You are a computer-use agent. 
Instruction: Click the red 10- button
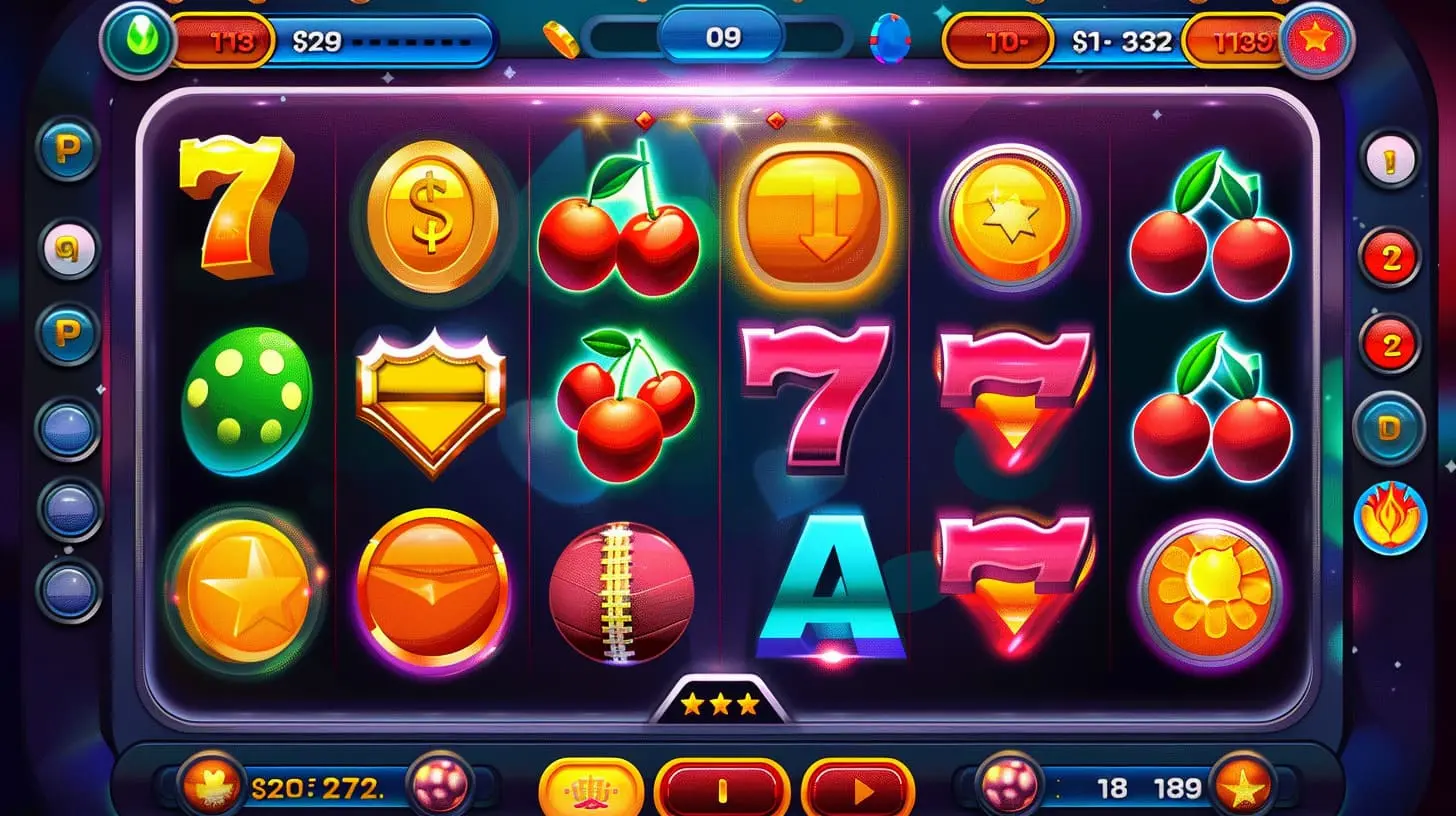998,42
